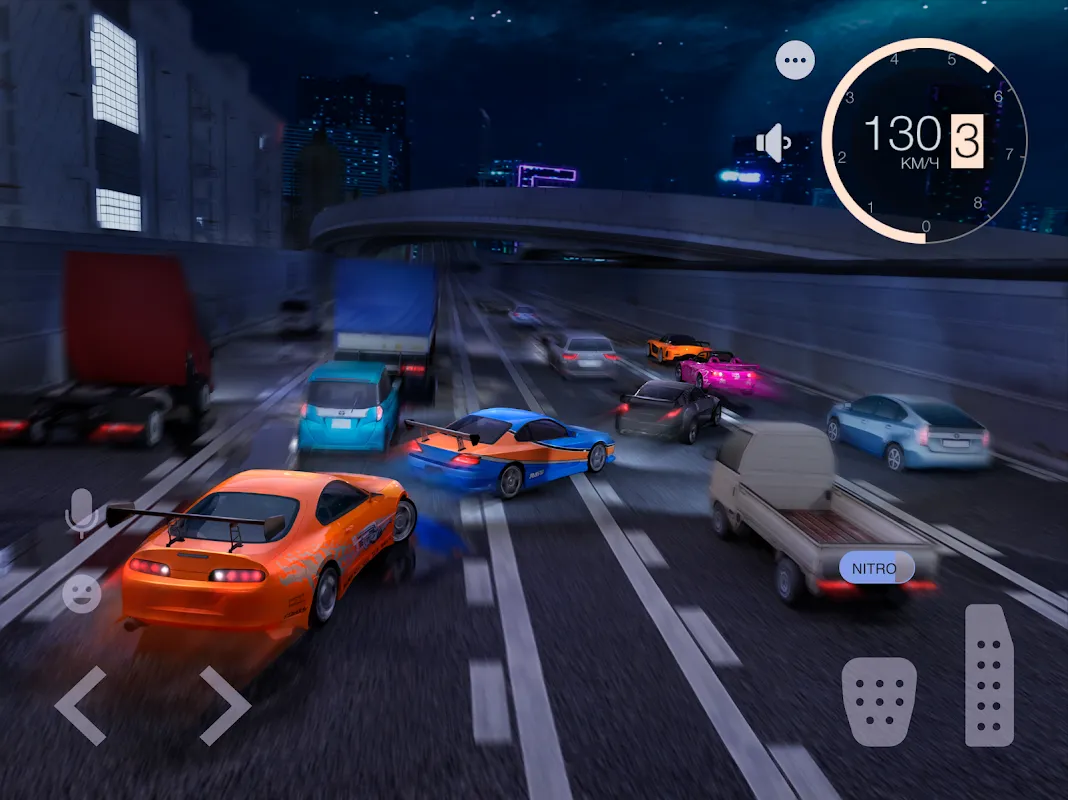Open the smiley emoji menu
Image resolution: width=1068 pixels, height=800 pixels.
(81, 594)
